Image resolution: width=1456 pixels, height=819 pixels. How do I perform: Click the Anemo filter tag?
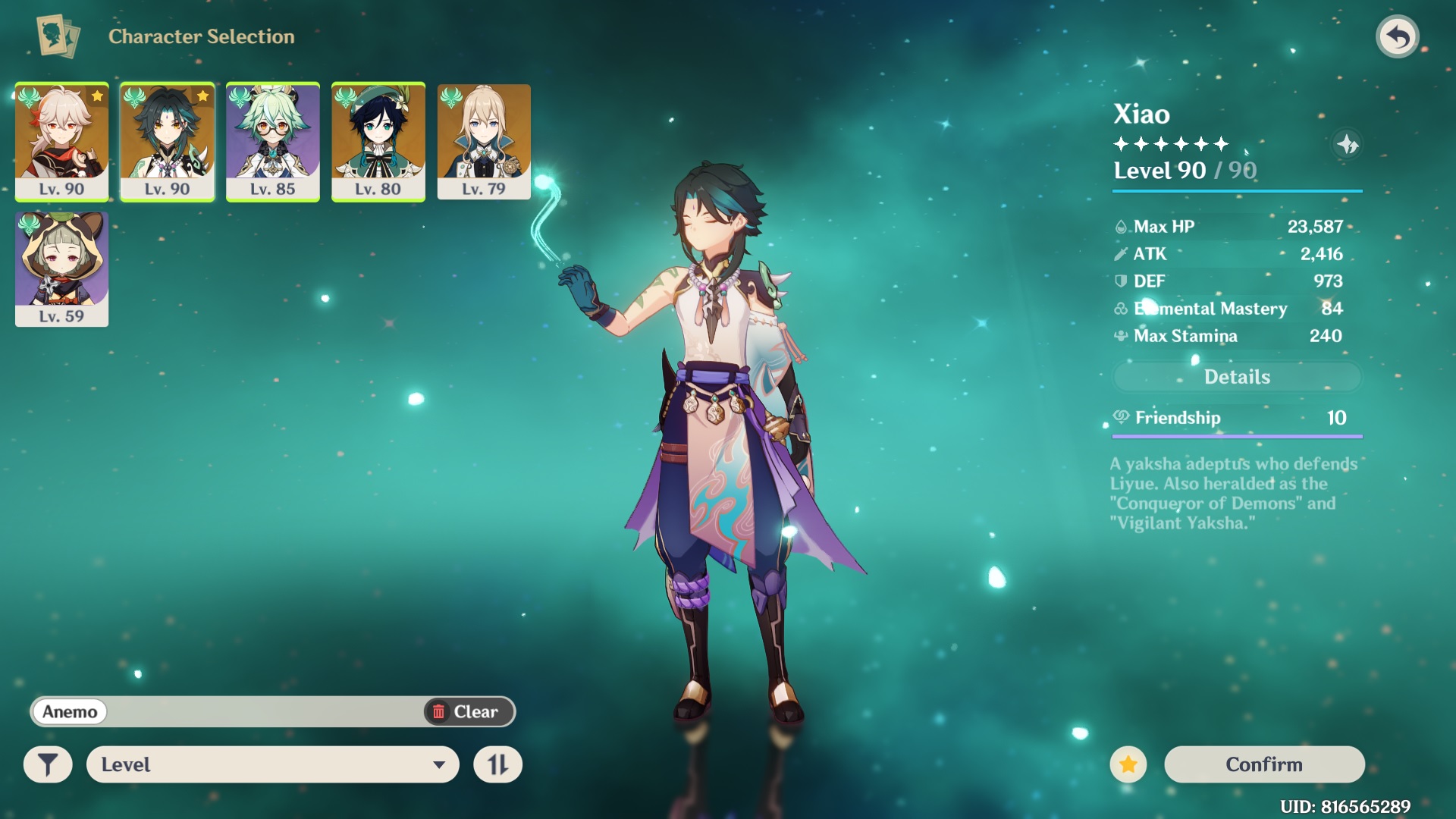pyautogui.click(x=70, y=711)
